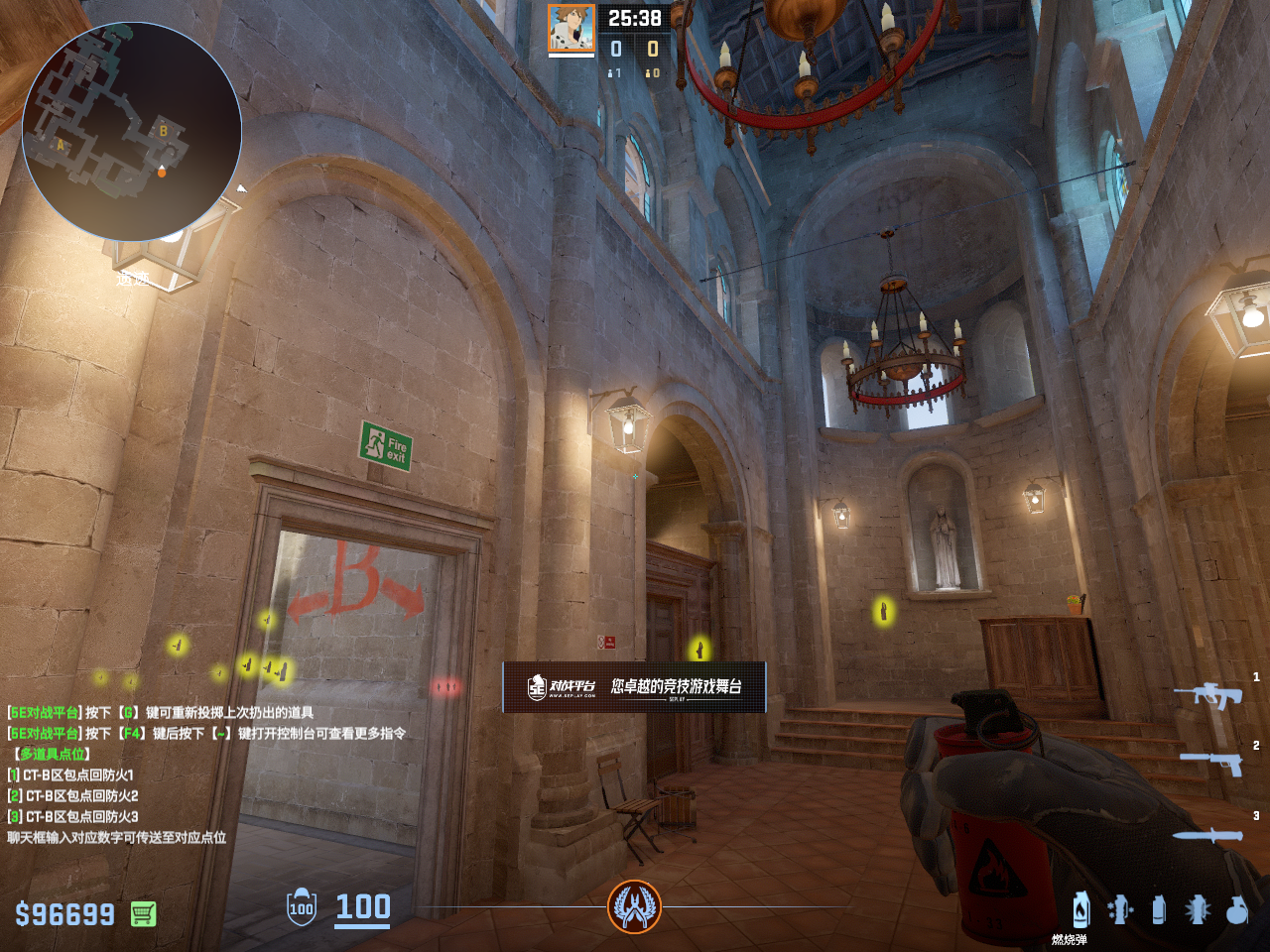
Task: Open the buy menu shopping cart icon
Action: click(x=144, y=913)
